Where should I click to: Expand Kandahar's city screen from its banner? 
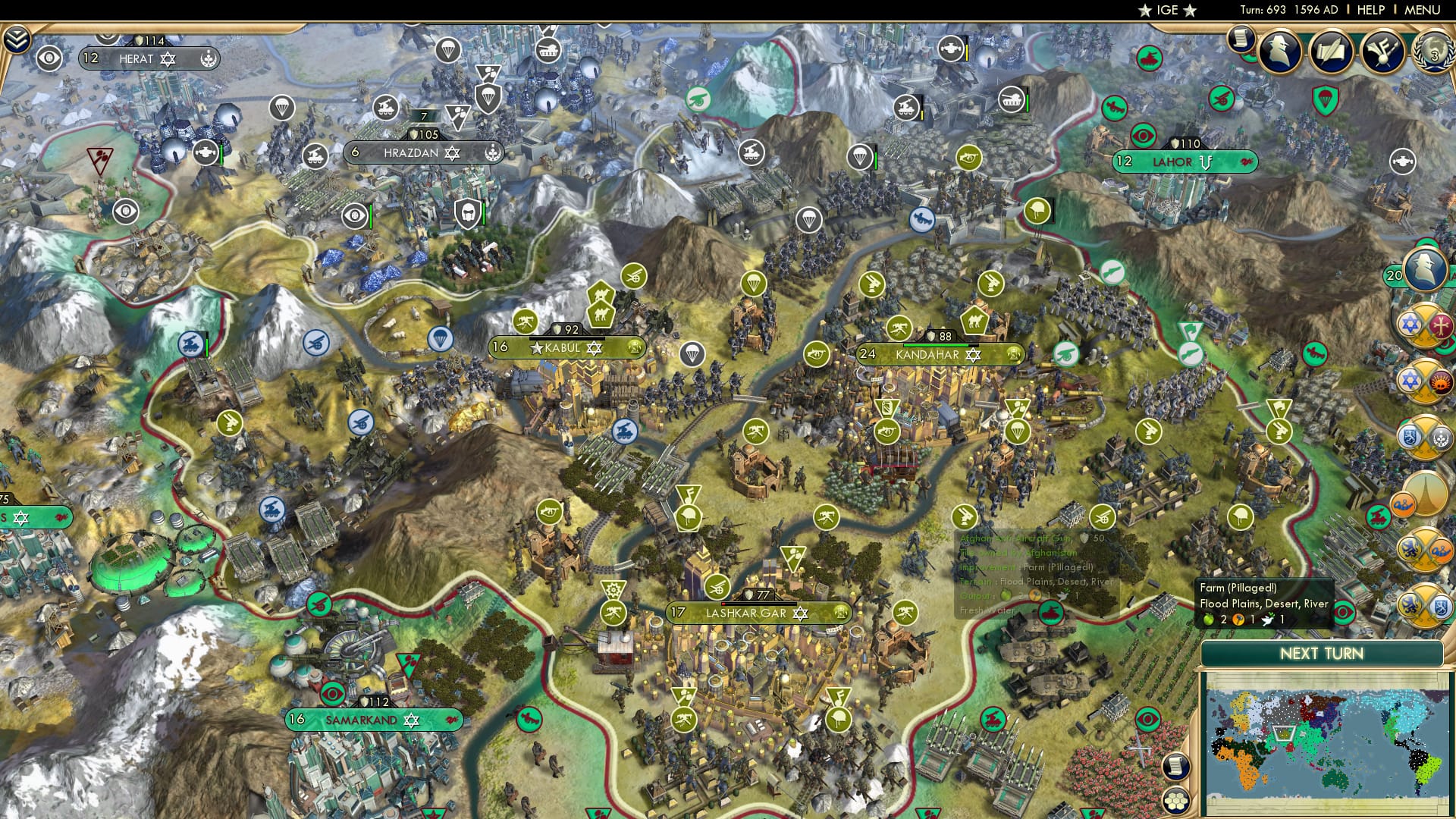click(x=930, y=354)
